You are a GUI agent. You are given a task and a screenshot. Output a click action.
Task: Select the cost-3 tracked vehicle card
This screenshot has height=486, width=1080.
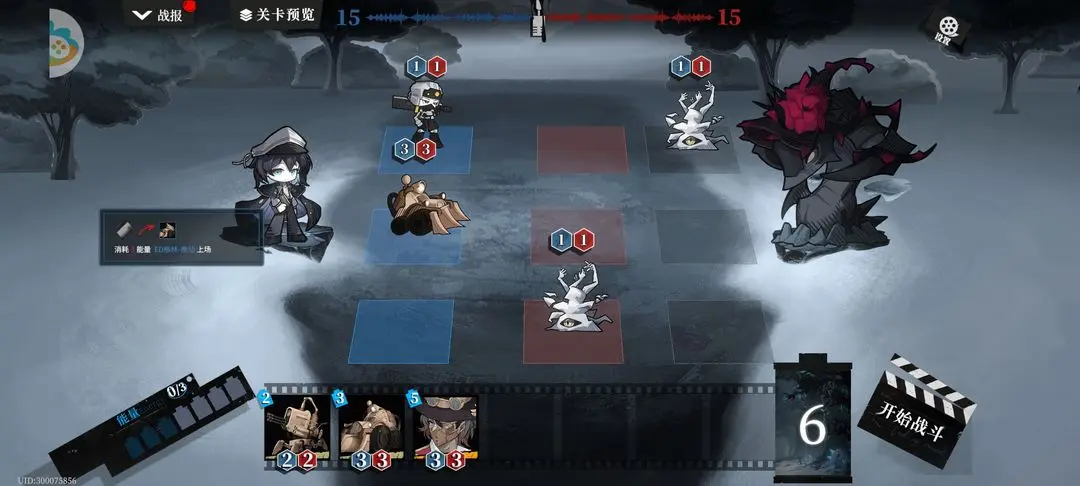369,428
